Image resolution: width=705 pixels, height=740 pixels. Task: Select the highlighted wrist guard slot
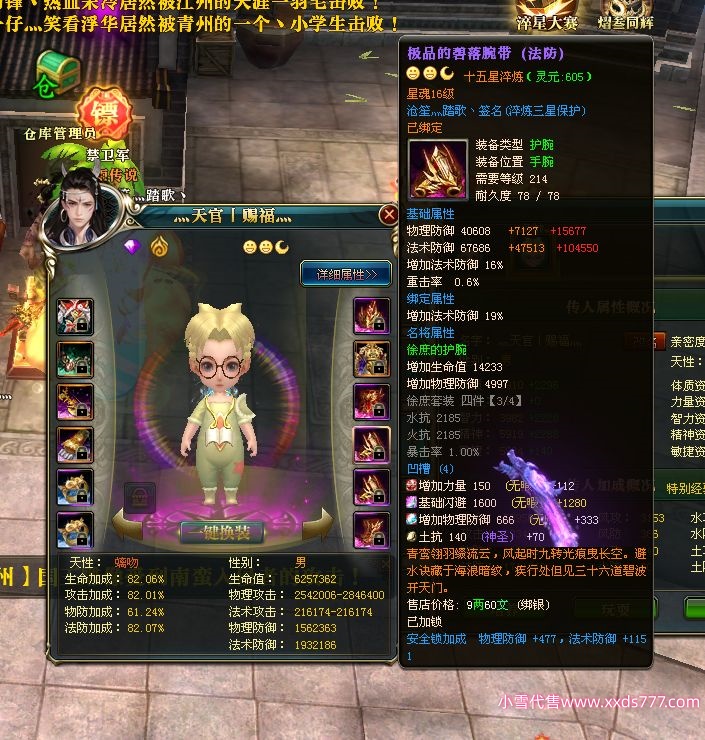tap(371, 445)
